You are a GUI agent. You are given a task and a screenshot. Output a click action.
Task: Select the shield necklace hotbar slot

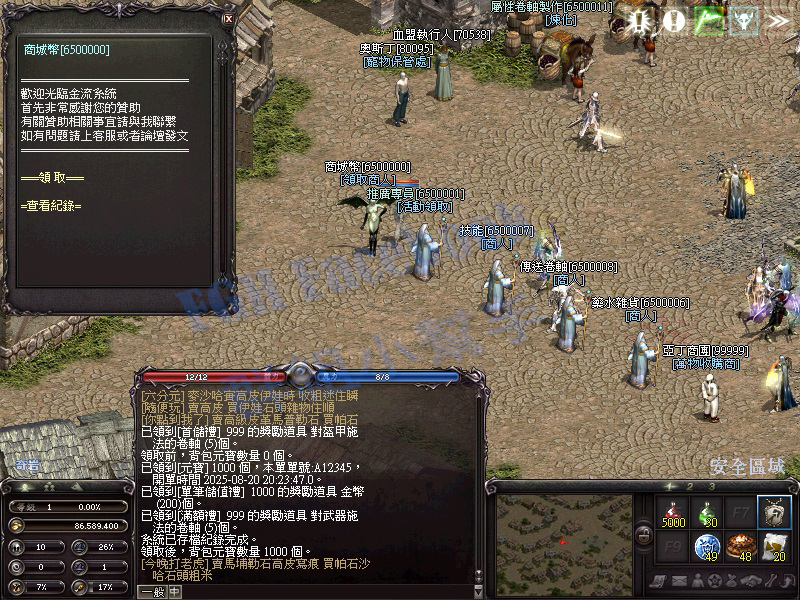(x=774, y=511)
